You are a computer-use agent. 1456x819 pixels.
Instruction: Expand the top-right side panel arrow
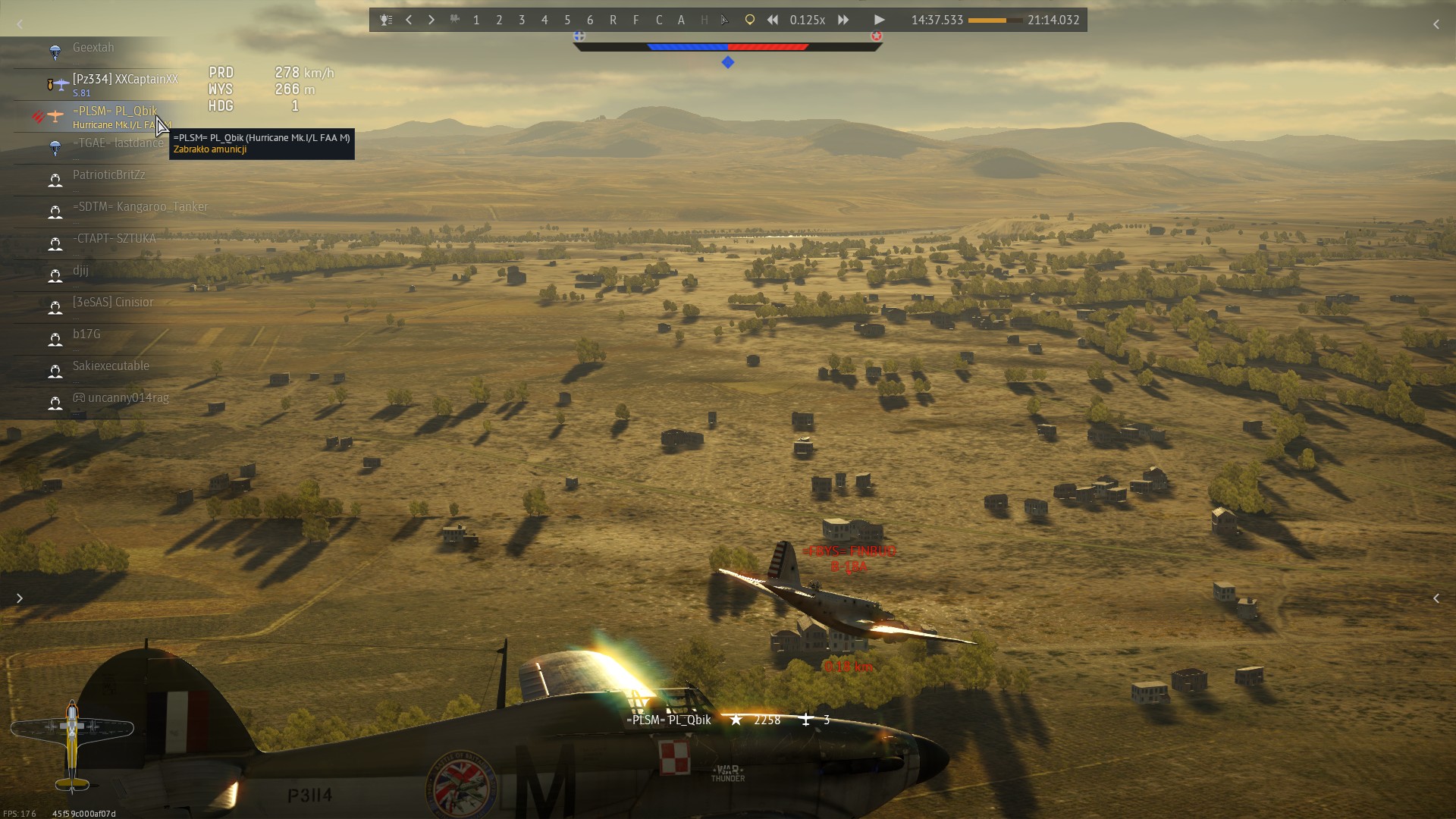(1436, 25)
